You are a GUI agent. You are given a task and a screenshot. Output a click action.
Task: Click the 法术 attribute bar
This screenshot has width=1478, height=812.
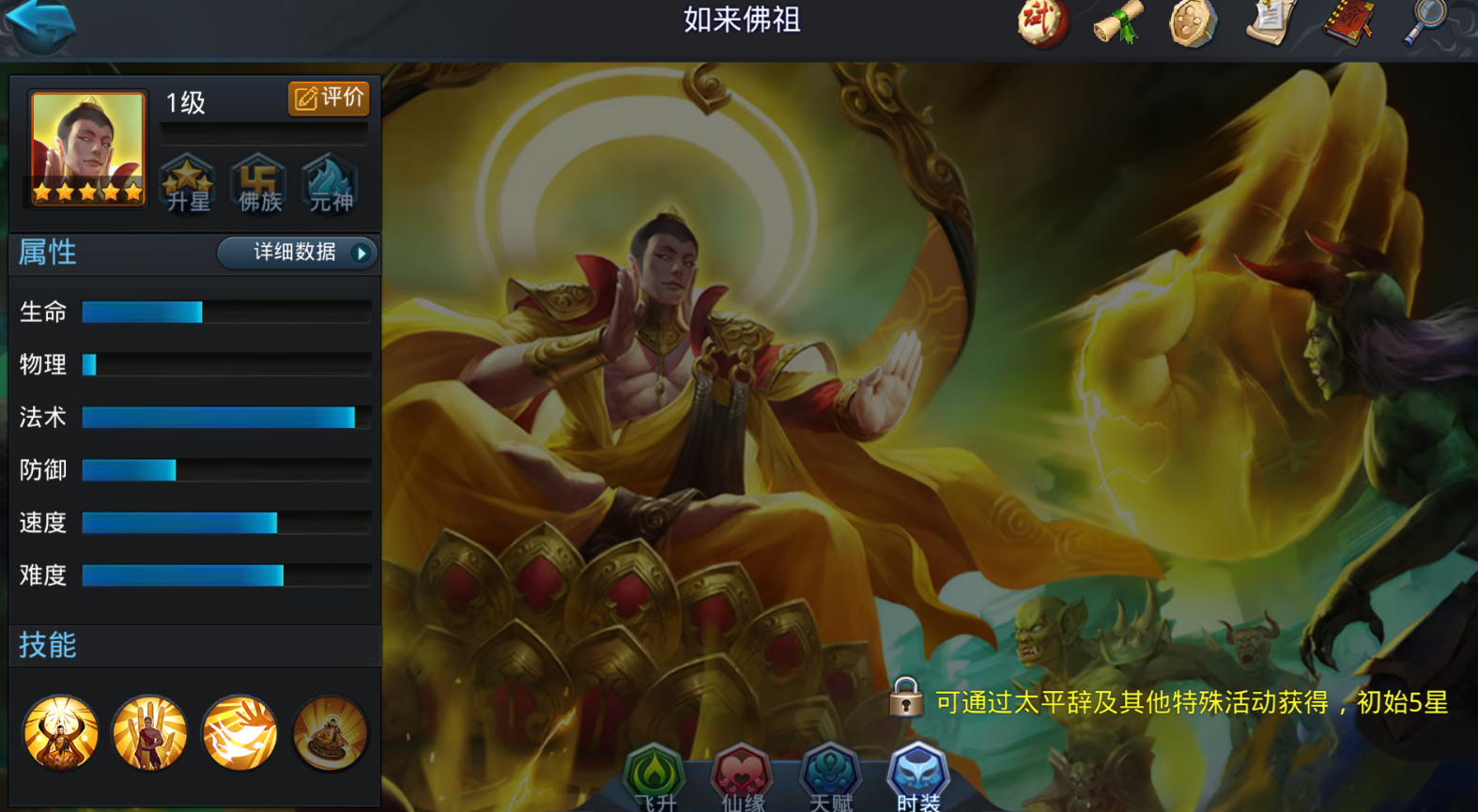(x=225, y=417)
